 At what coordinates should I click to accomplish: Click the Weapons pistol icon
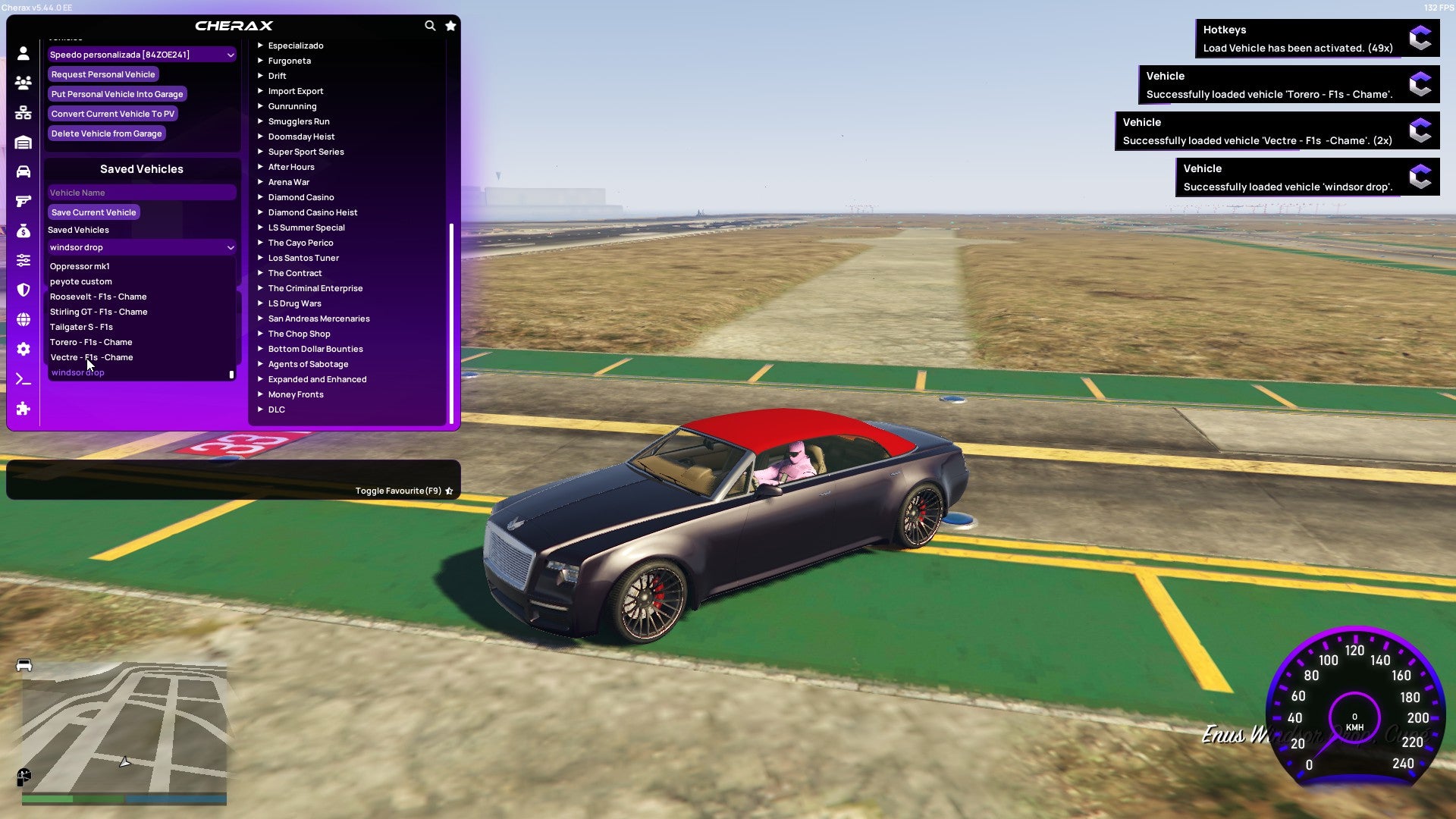pyautogui.click(x=23, y=201)
